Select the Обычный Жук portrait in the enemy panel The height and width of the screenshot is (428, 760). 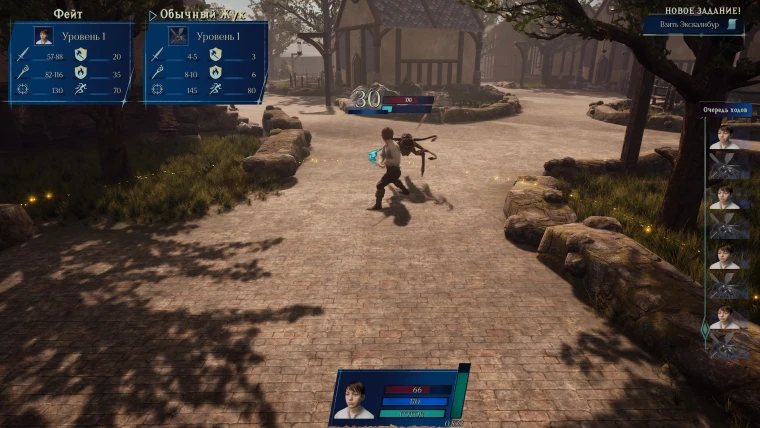[x=179, y=36]
